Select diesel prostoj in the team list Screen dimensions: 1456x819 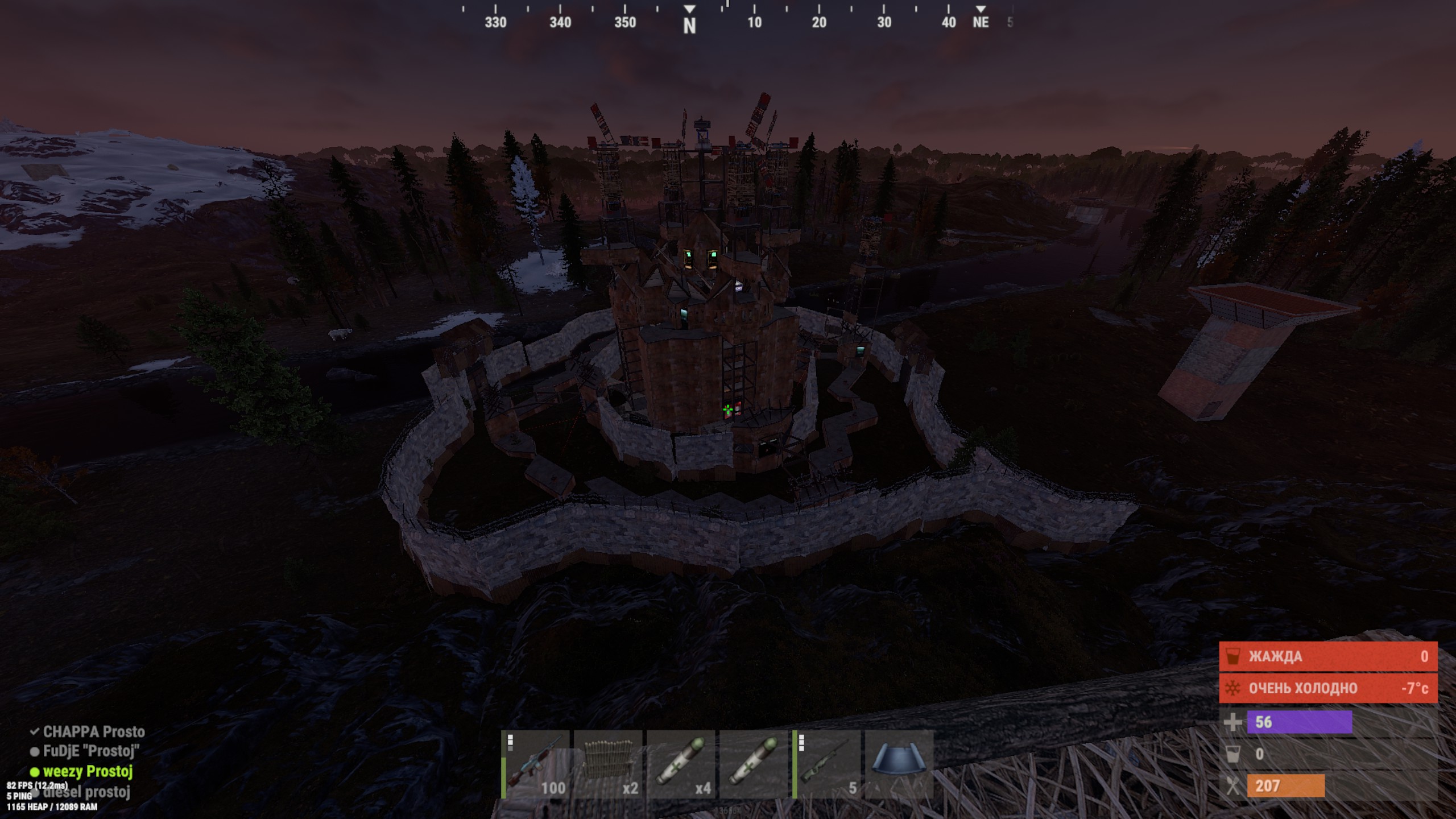(x=86, y=792)
